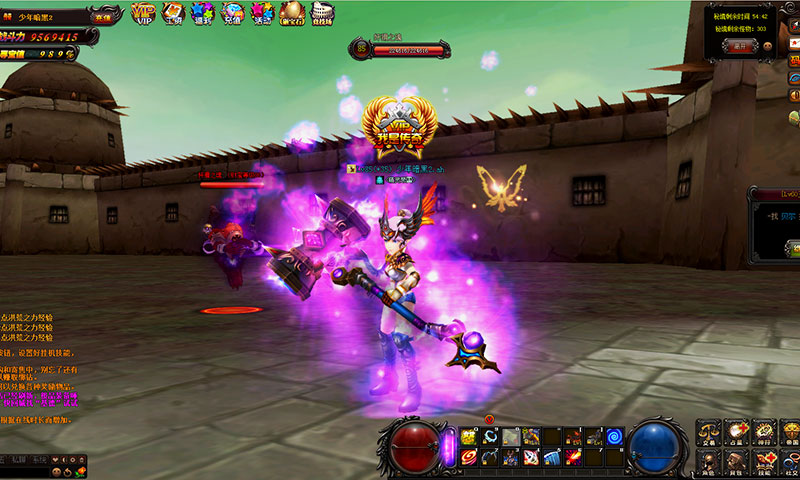Open the 交易 trade scales icon

[x=709, y=432]
